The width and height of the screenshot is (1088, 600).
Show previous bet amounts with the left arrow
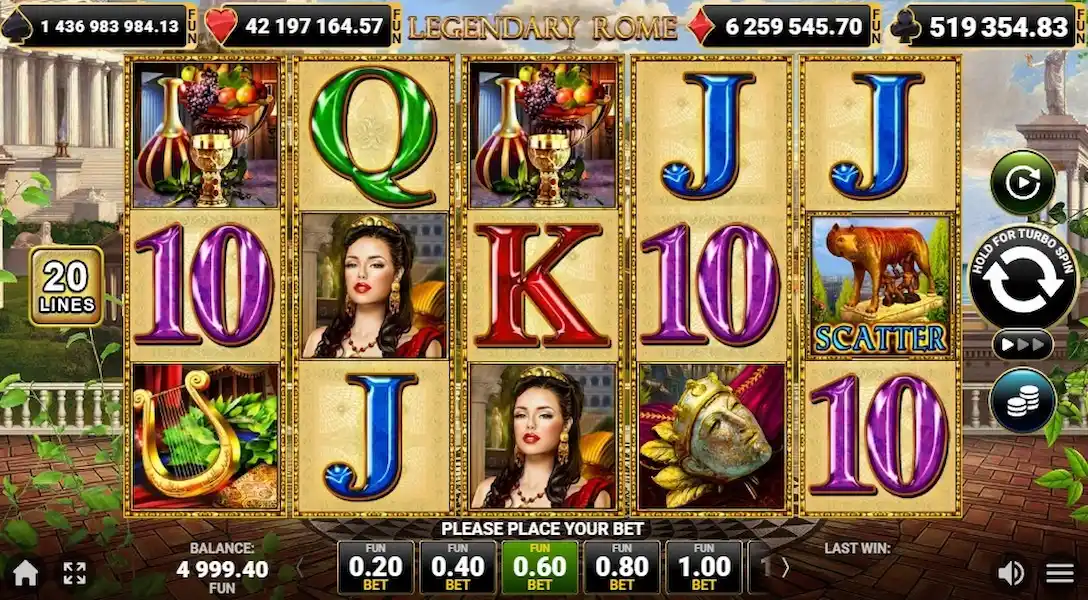299,567
